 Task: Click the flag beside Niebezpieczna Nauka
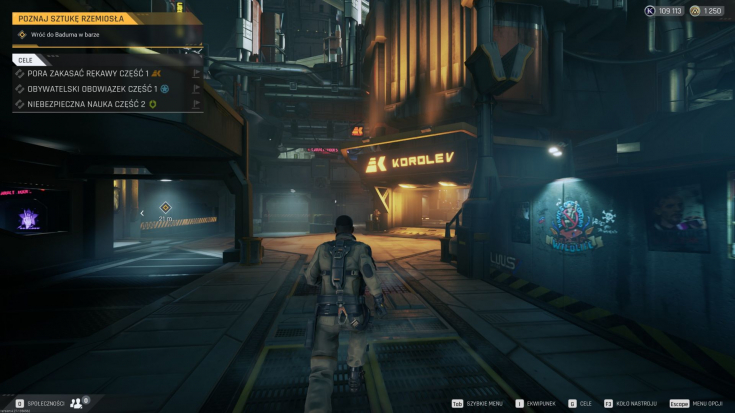(x=197, y=103)
